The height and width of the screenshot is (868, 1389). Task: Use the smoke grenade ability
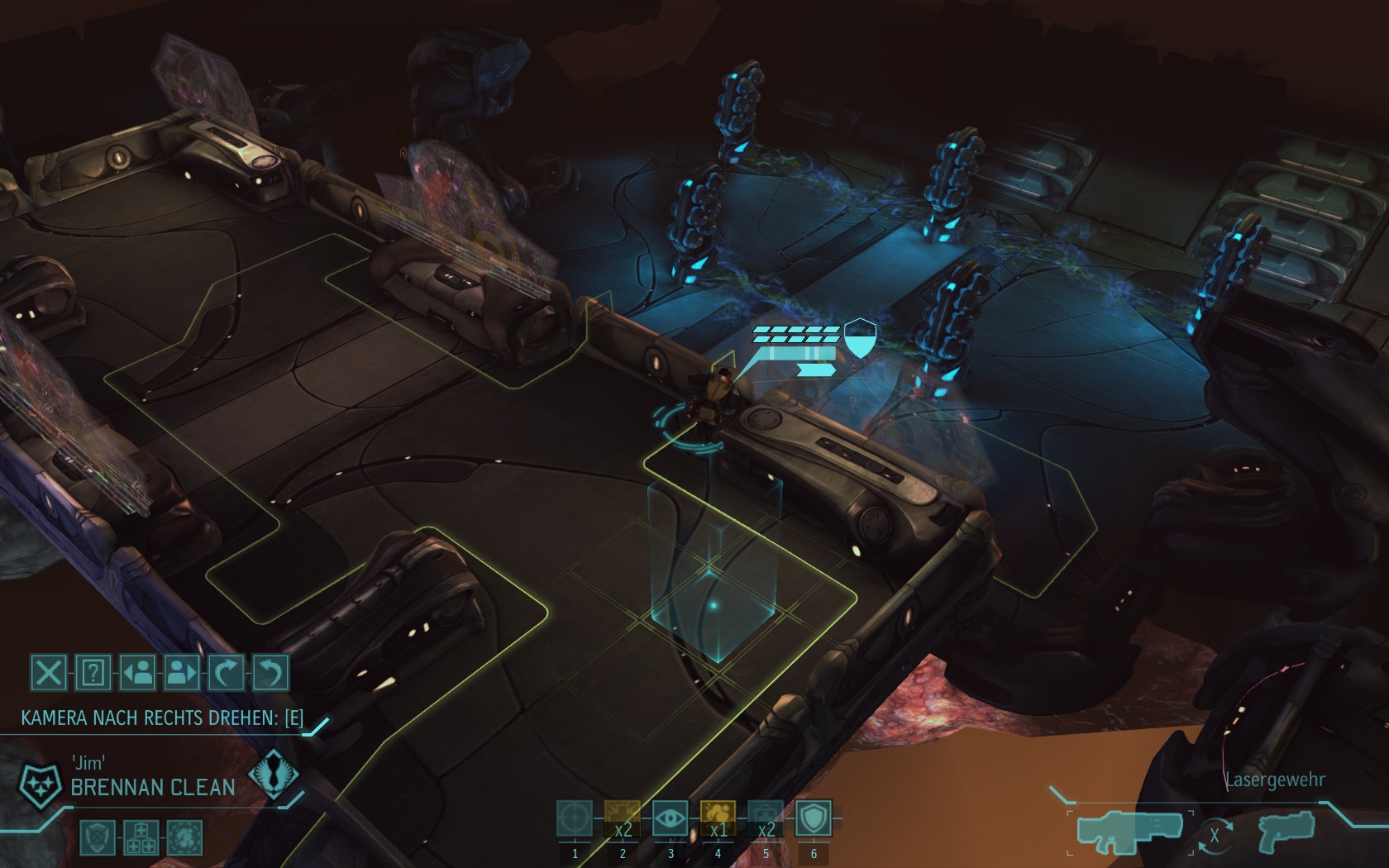coord(718,818)
